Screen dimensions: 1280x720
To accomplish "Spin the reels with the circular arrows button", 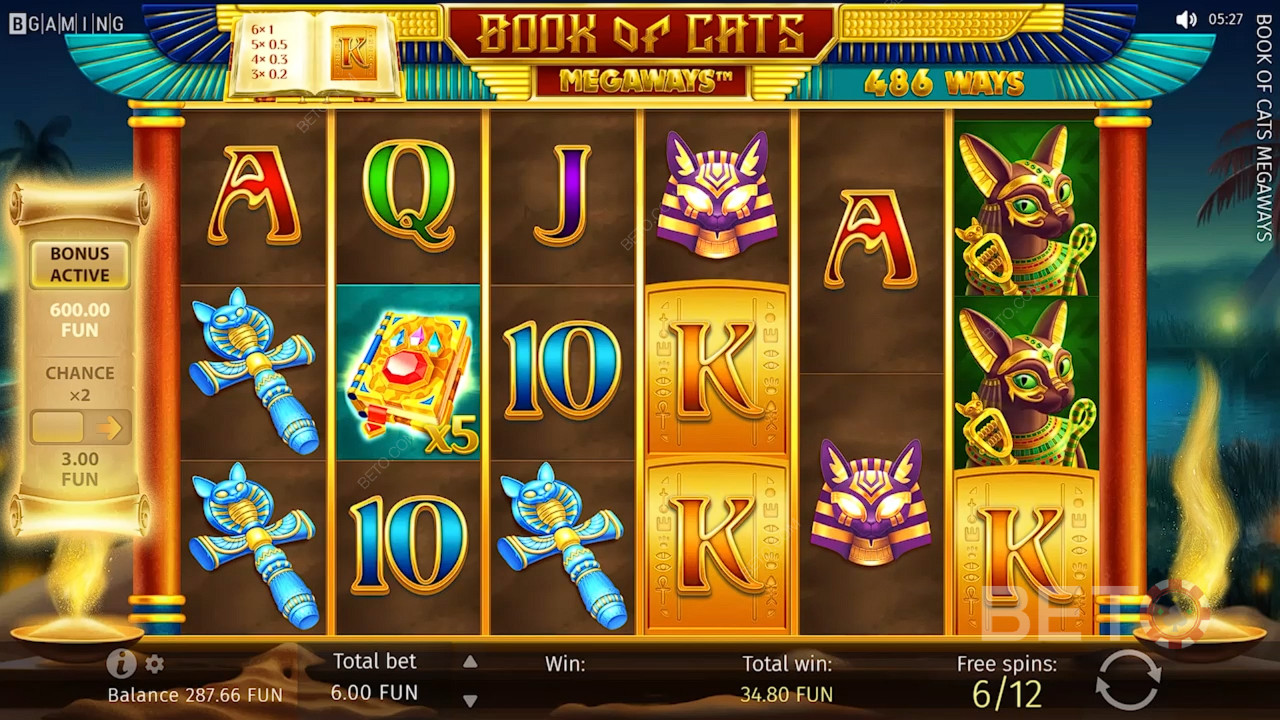I will click(x=1128, y=680).
